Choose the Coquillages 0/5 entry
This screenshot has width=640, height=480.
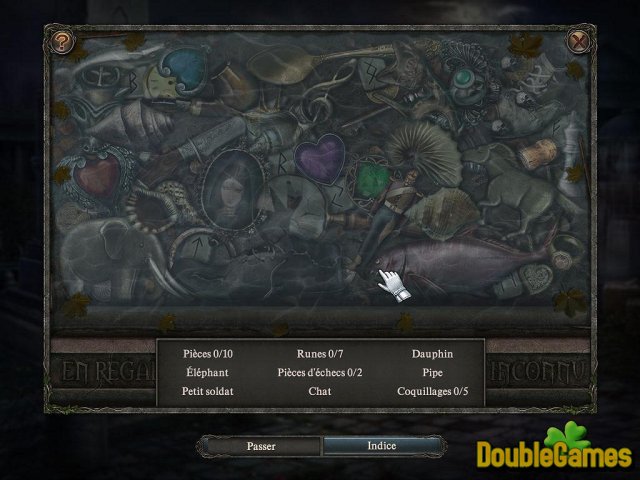point(432,391)
